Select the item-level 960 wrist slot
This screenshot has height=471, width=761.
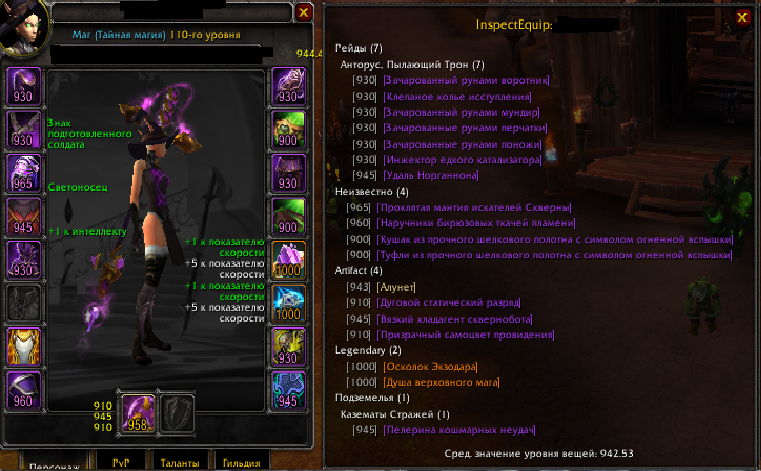pos(24,388)
